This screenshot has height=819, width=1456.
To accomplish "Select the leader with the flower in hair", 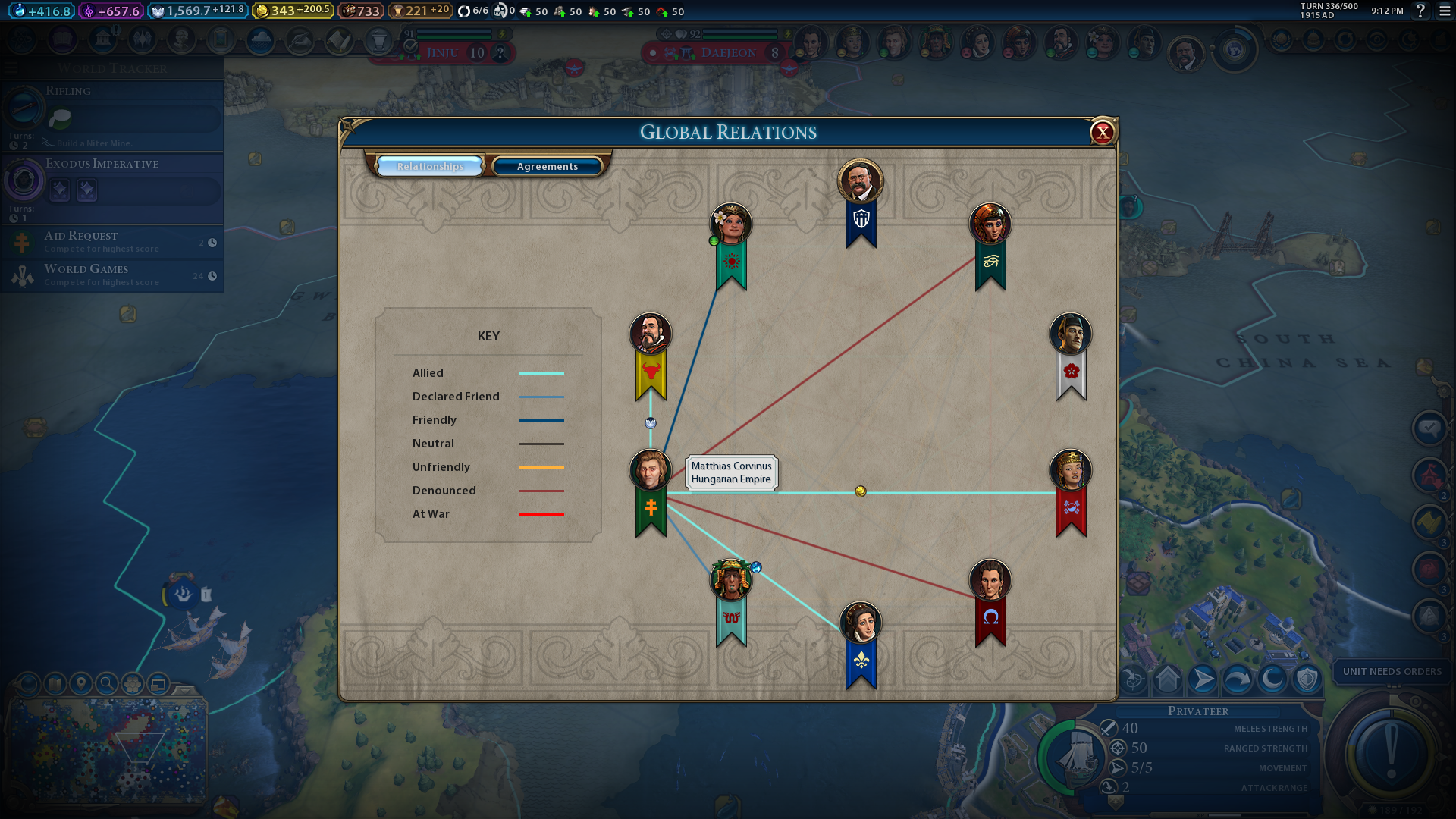I will coord(730,224).
